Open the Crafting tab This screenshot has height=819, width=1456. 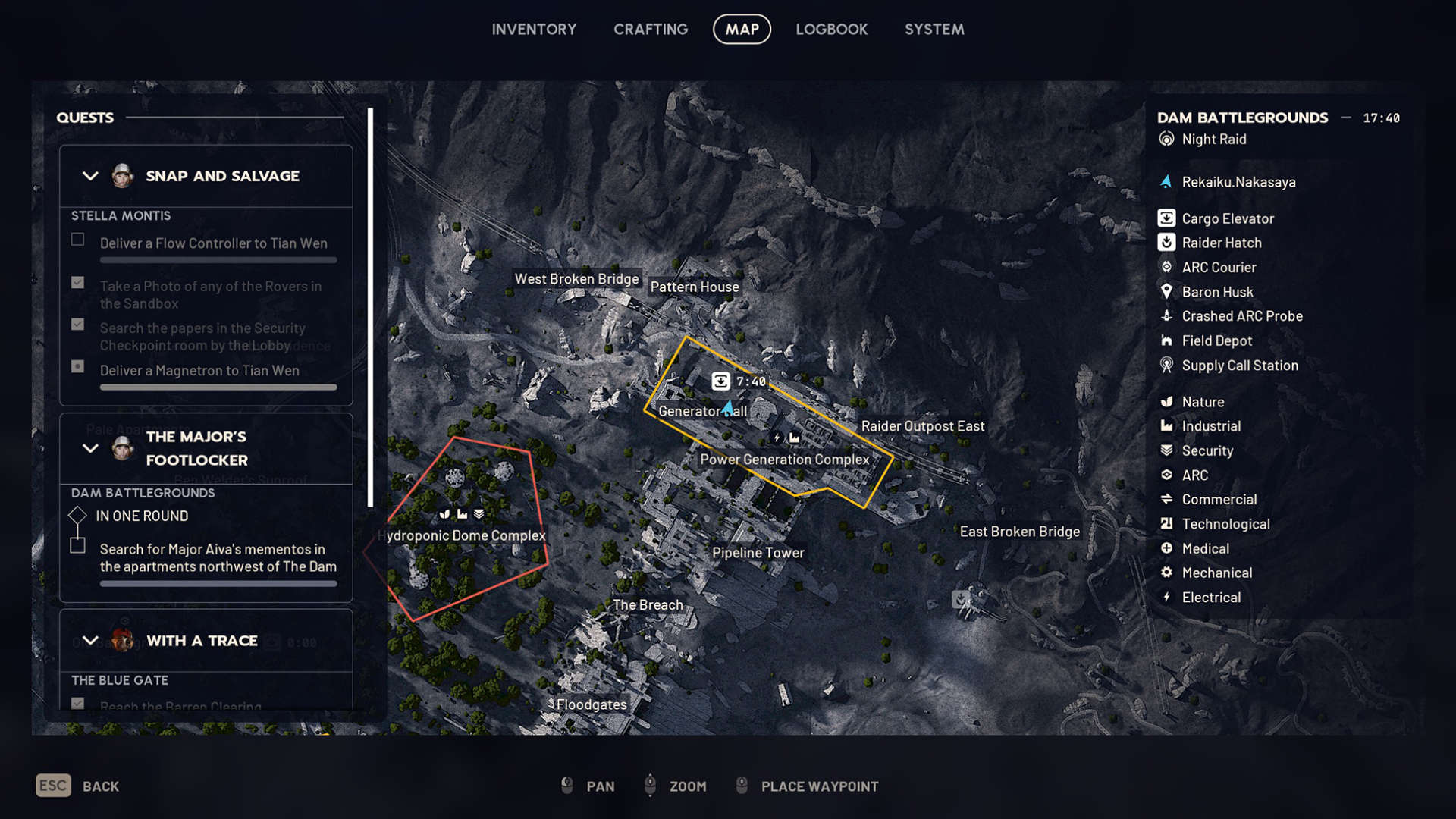pyautogui.click(x=651, y=30)
